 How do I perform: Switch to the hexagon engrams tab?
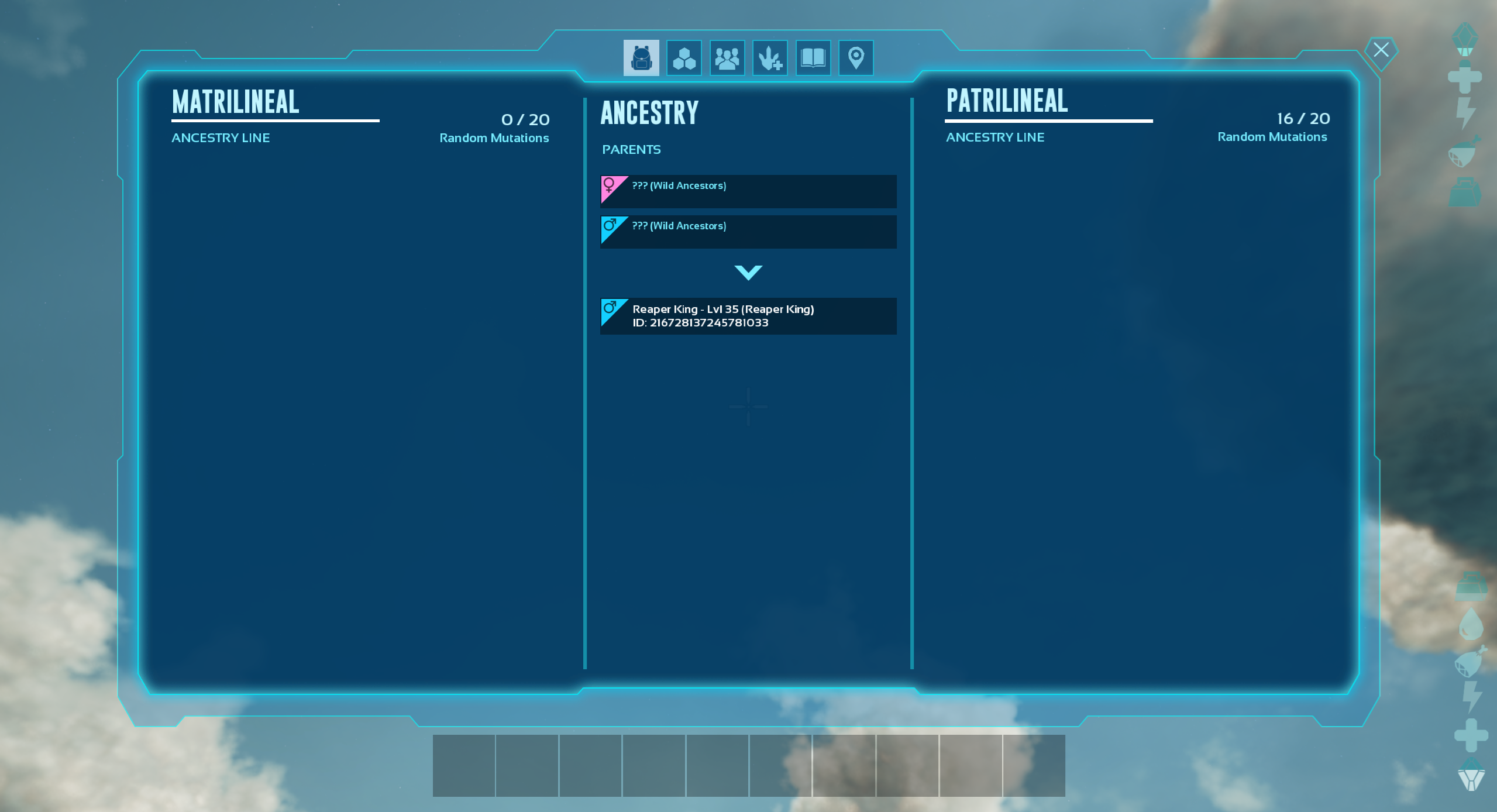tap(684, 58)
